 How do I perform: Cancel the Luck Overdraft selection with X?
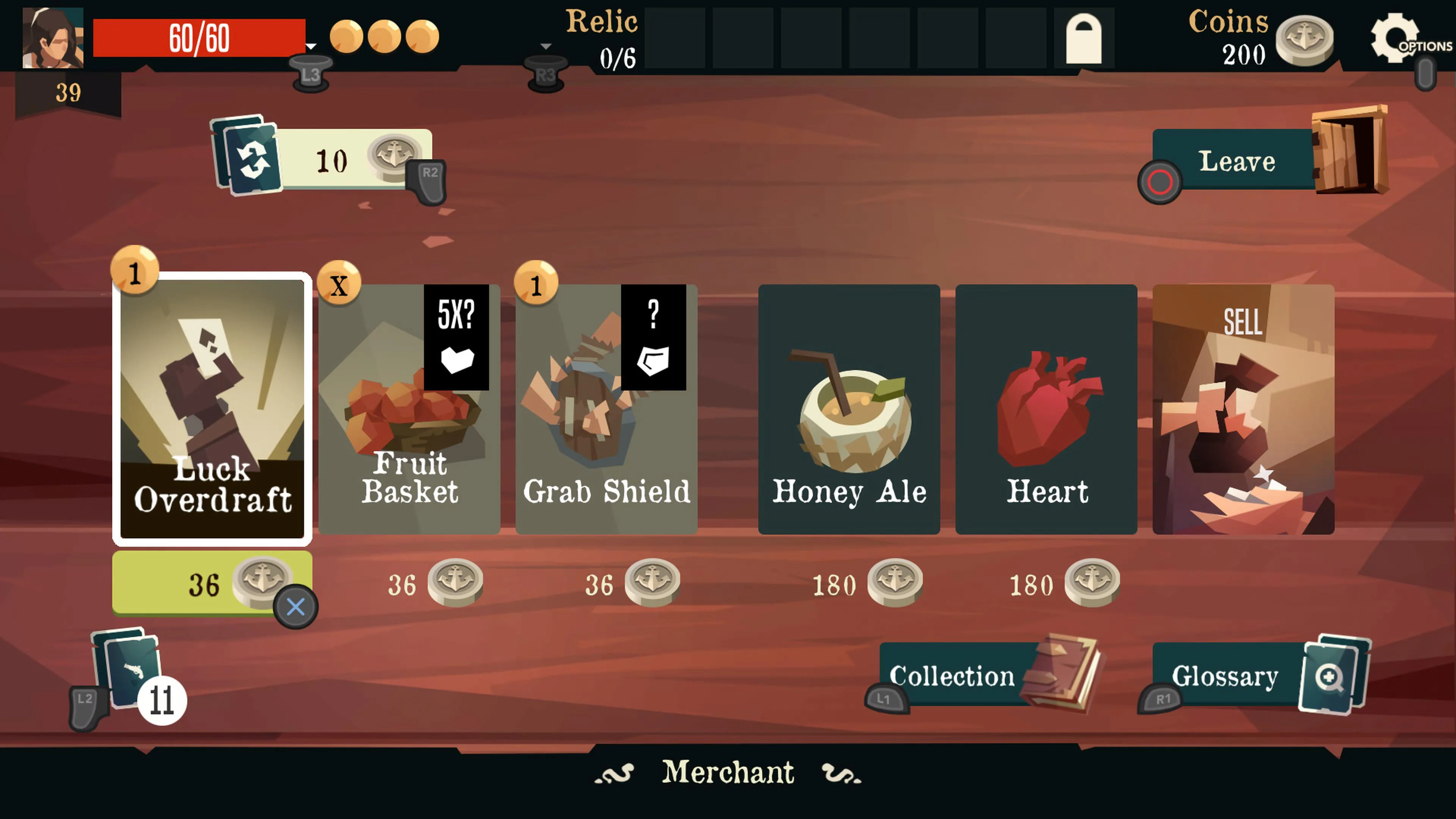pyautogui.click(x=296, y=606)
